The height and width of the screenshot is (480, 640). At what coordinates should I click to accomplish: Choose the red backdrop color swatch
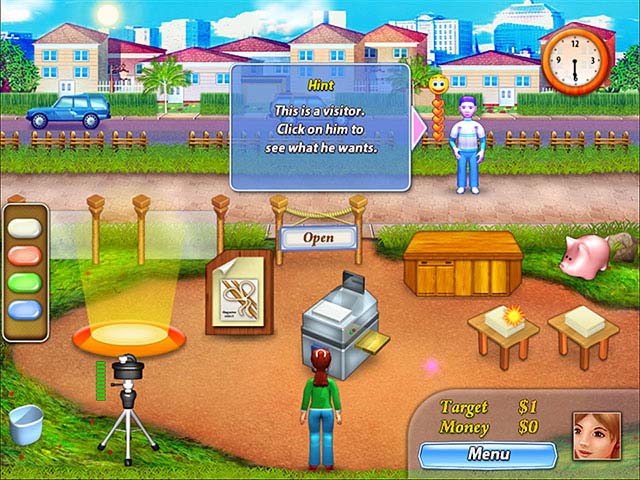click(x=27, y=255)
